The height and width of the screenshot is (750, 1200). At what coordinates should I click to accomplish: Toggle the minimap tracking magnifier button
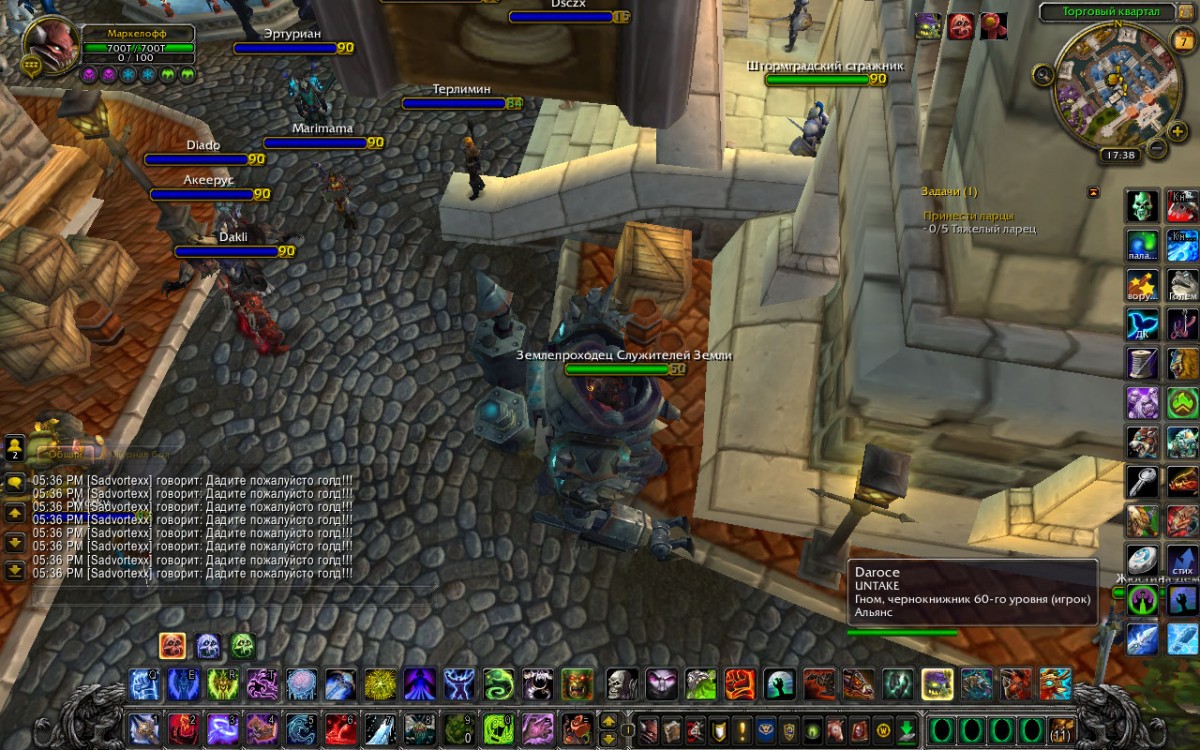[x=1043, y=73]
